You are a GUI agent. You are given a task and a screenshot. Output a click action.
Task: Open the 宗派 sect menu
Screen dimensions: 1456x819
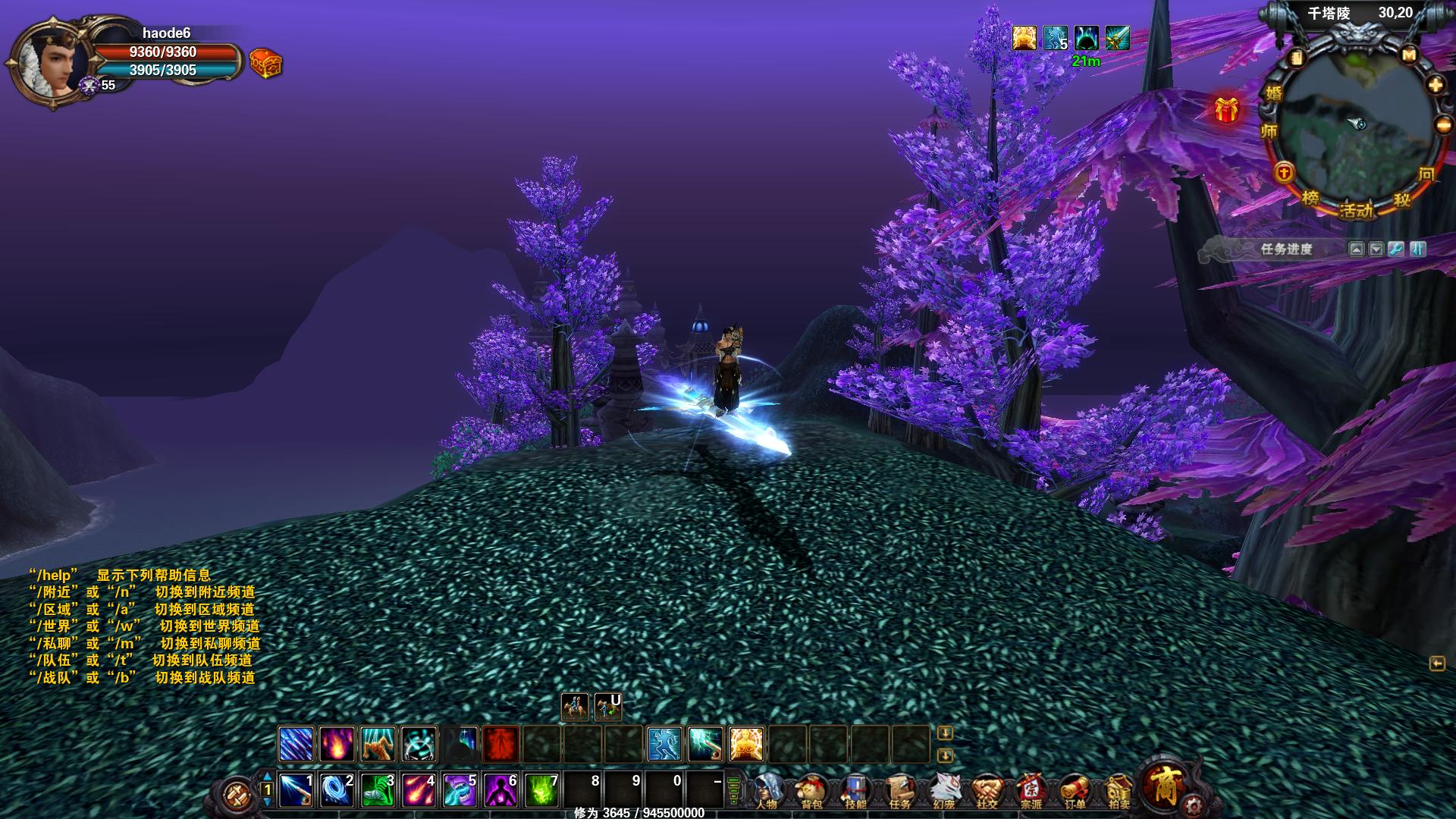1031,791
